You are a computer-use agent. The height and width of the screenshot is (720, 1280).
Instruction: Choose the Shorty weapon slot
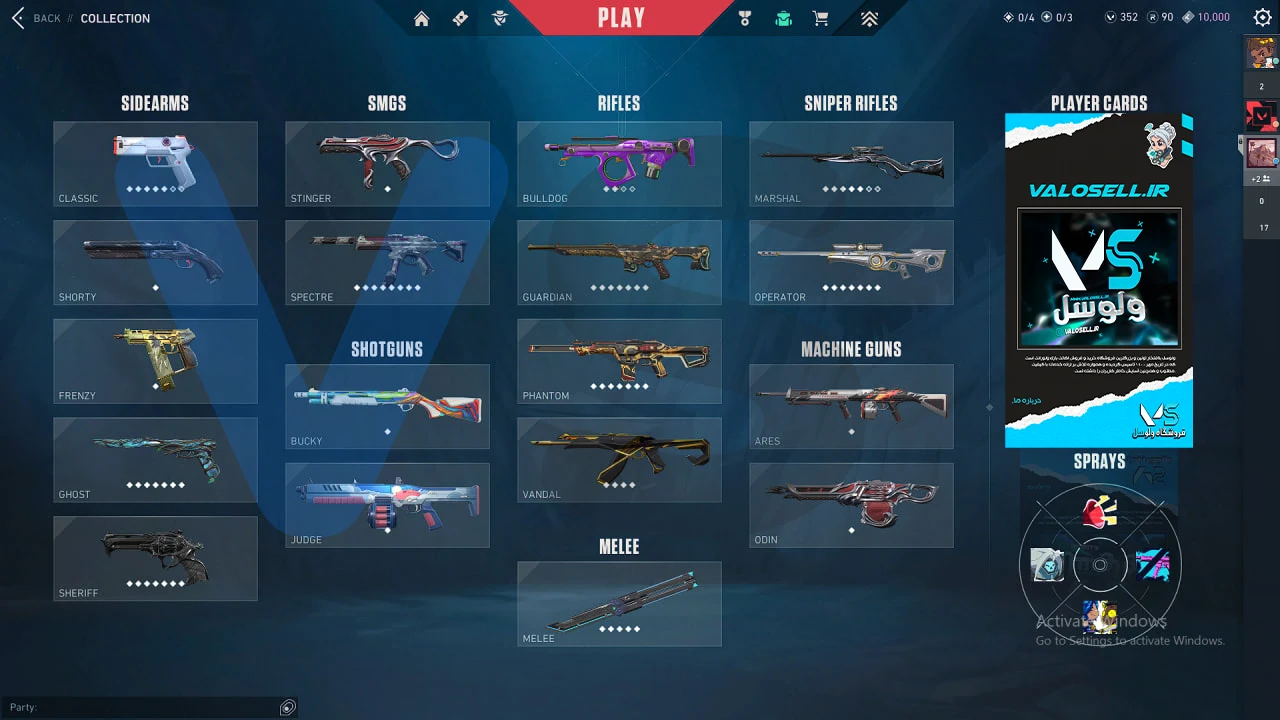coord(155,262)
